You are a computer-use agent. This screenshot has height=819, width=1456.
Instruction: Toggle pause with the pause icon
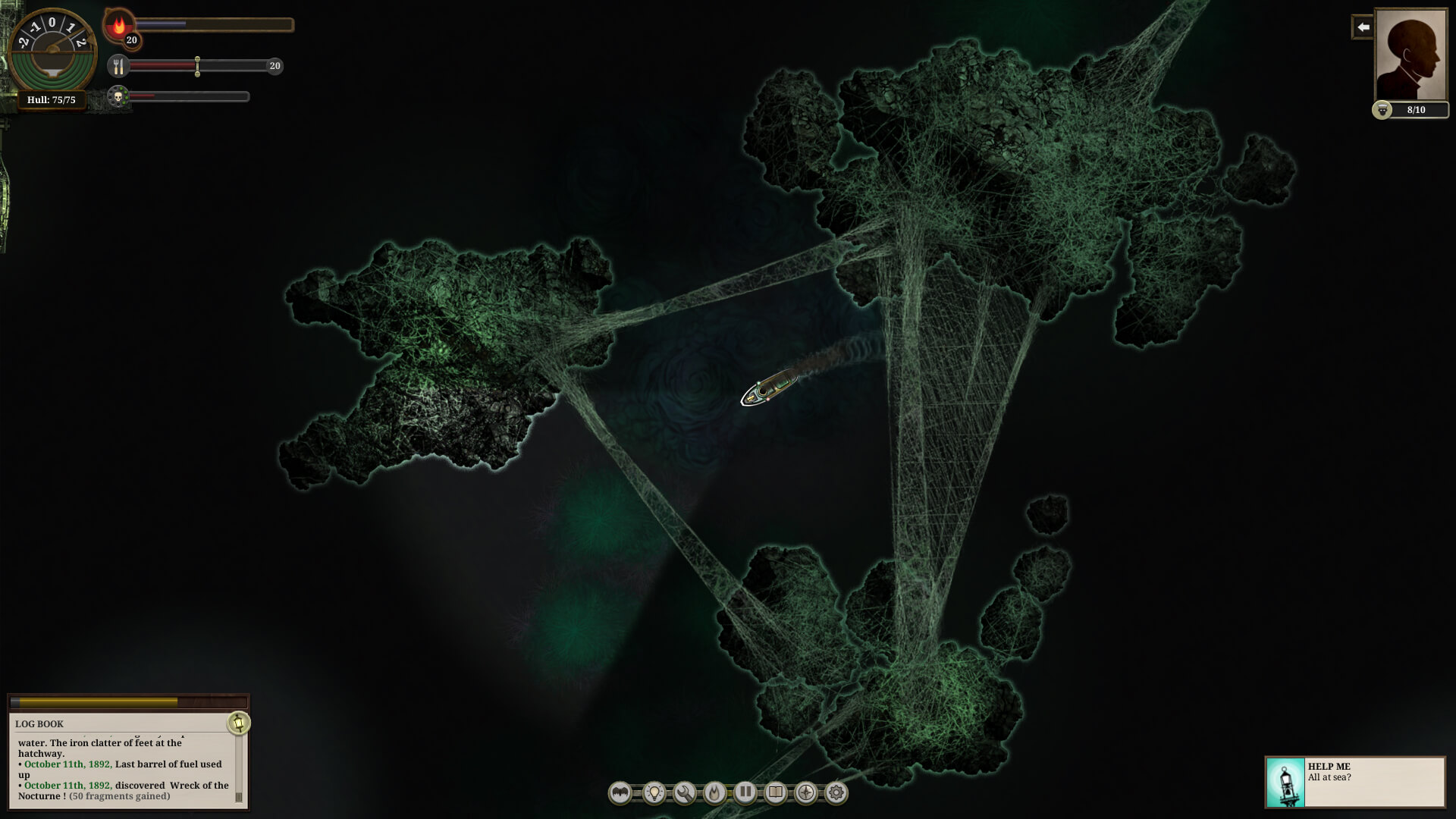(x=745, y=792)
